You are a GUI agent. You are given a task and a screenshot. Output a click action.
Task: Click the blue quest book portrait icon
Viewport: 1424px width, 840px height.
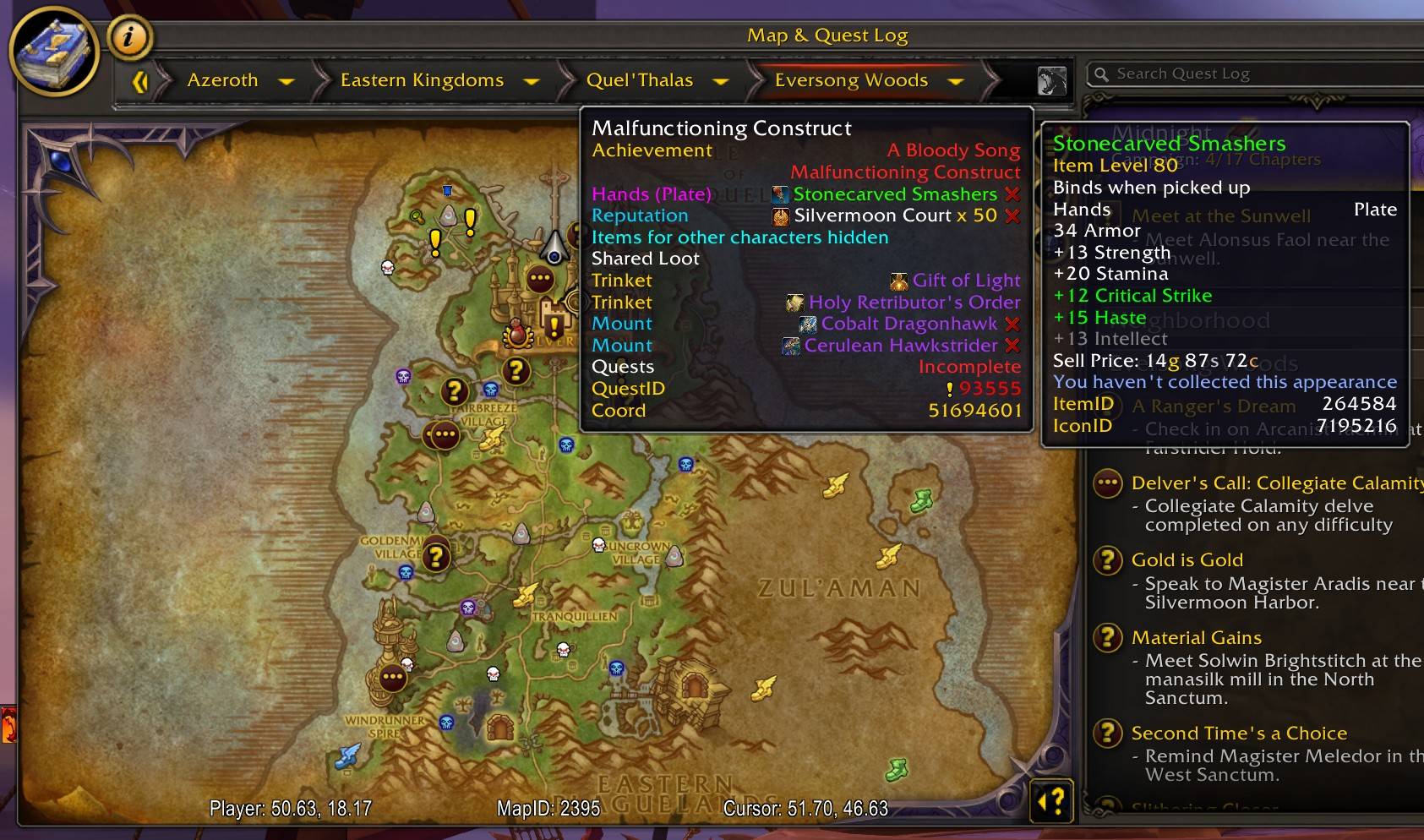[x=54, y=52]
